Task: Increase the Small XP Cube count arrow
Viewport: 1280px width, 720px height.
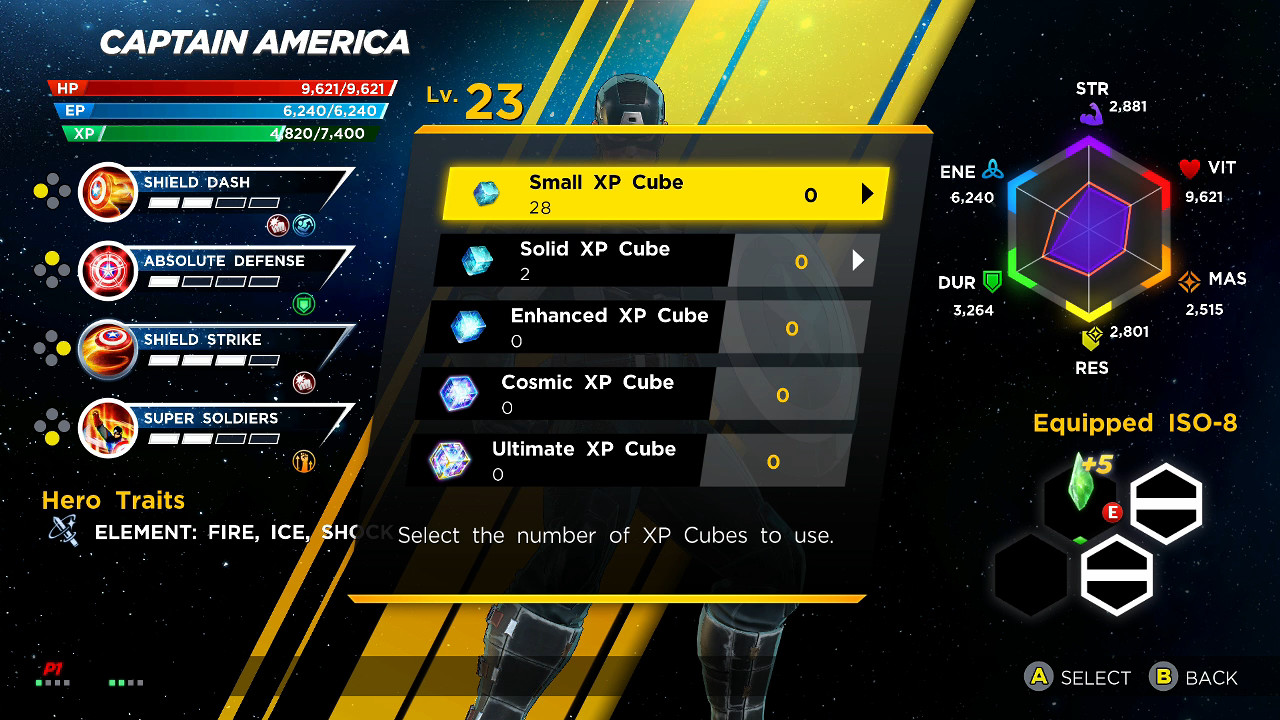Action: (867, 194)
